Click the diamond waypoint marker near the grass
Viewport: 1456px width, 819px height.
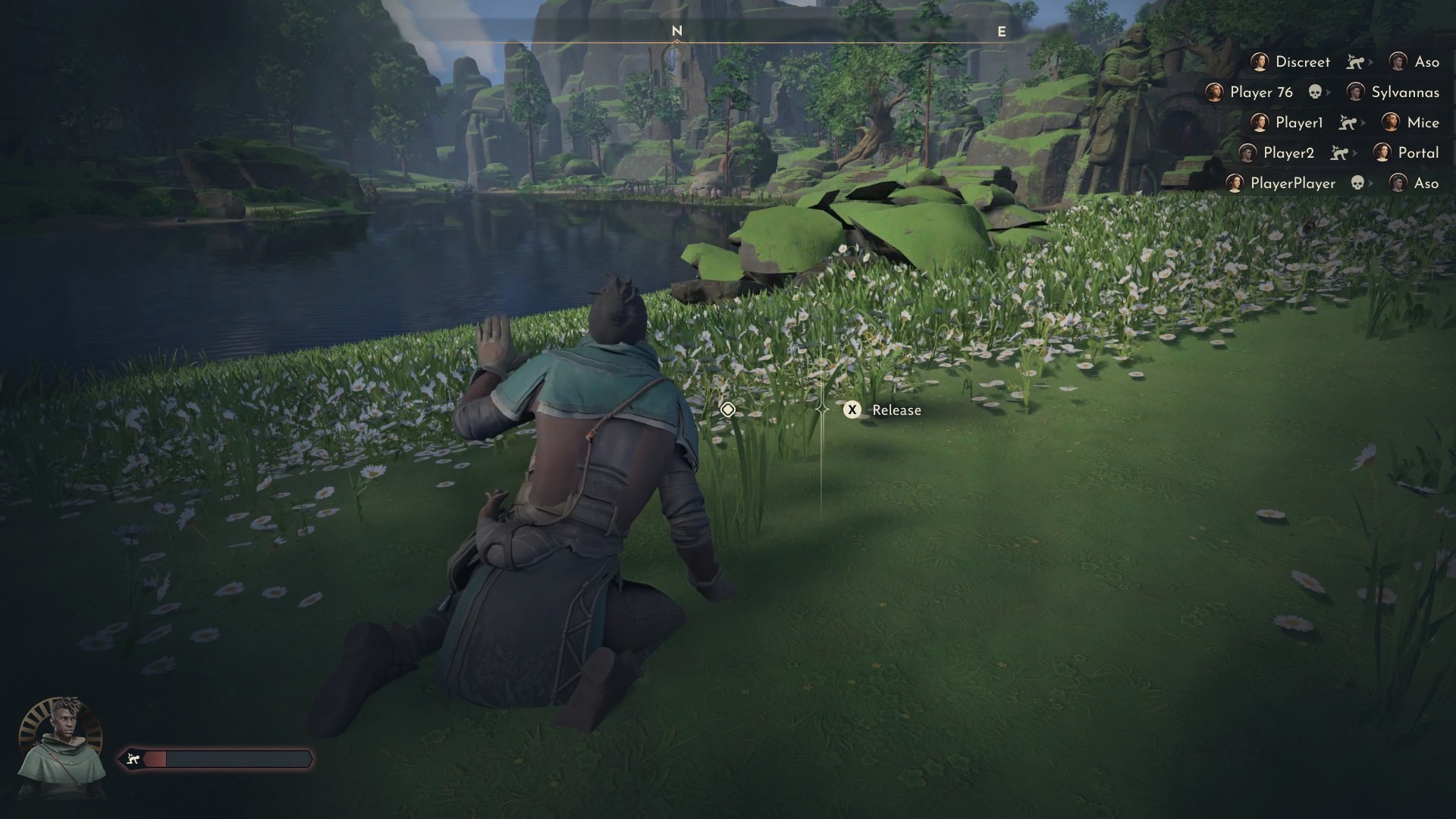point(730,409)
